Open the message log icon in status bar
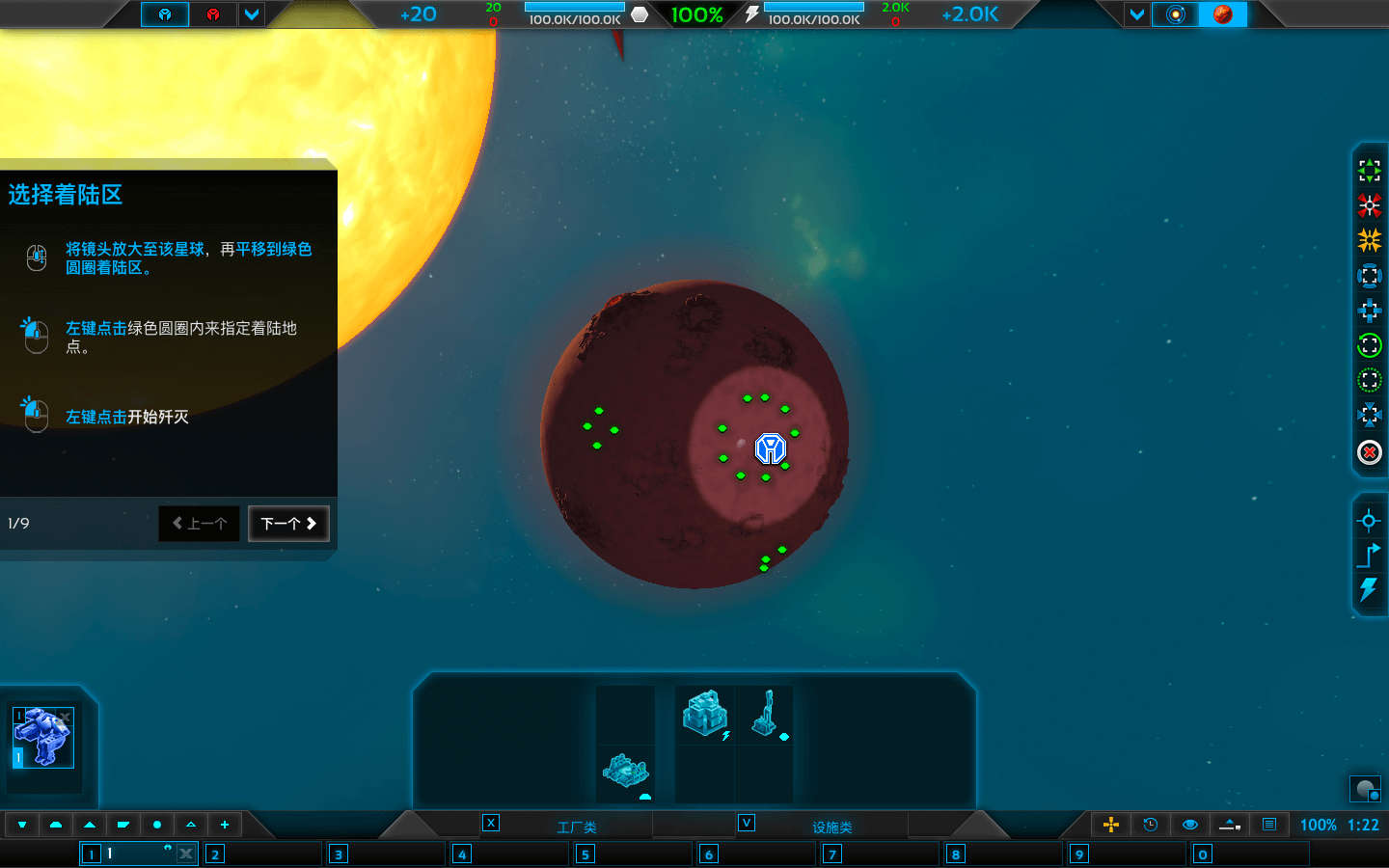 1268,825
